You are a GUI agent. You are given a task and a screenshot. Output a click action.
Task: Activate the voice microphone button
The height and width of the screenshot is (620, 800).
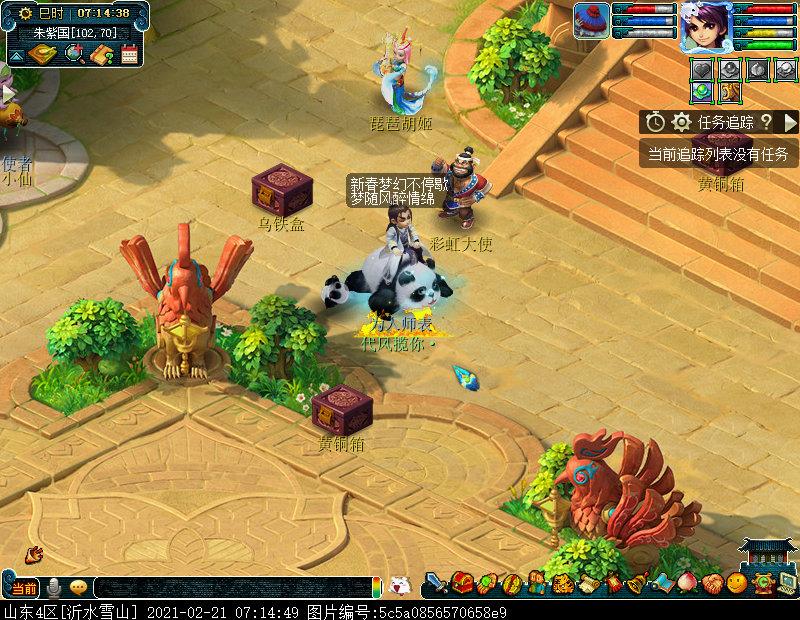55,588
